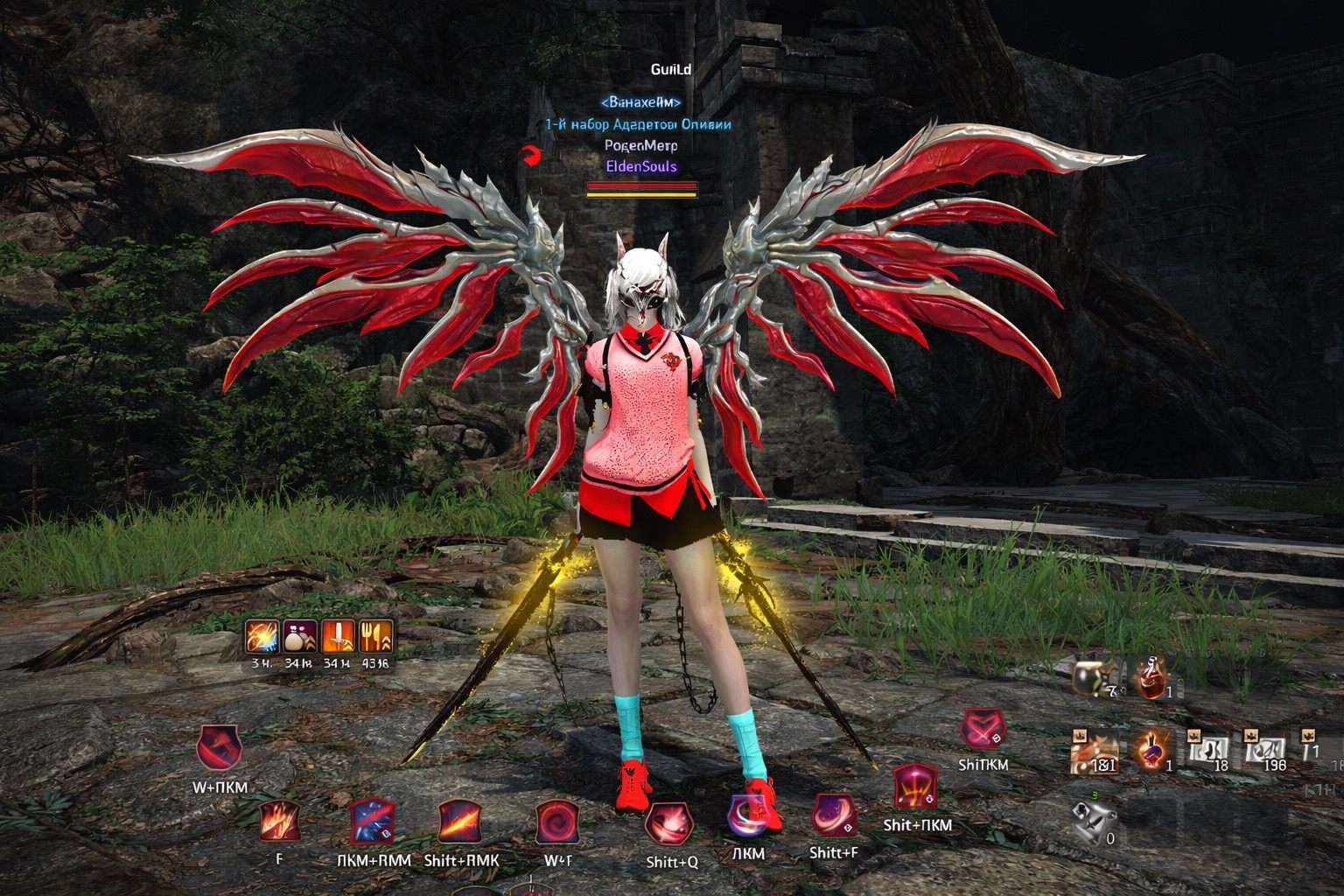The image size is (1344, 896).
Task: Trigger the Shift+F purple swirl skill
Action: pyautogui.click(x=834, y=816)
